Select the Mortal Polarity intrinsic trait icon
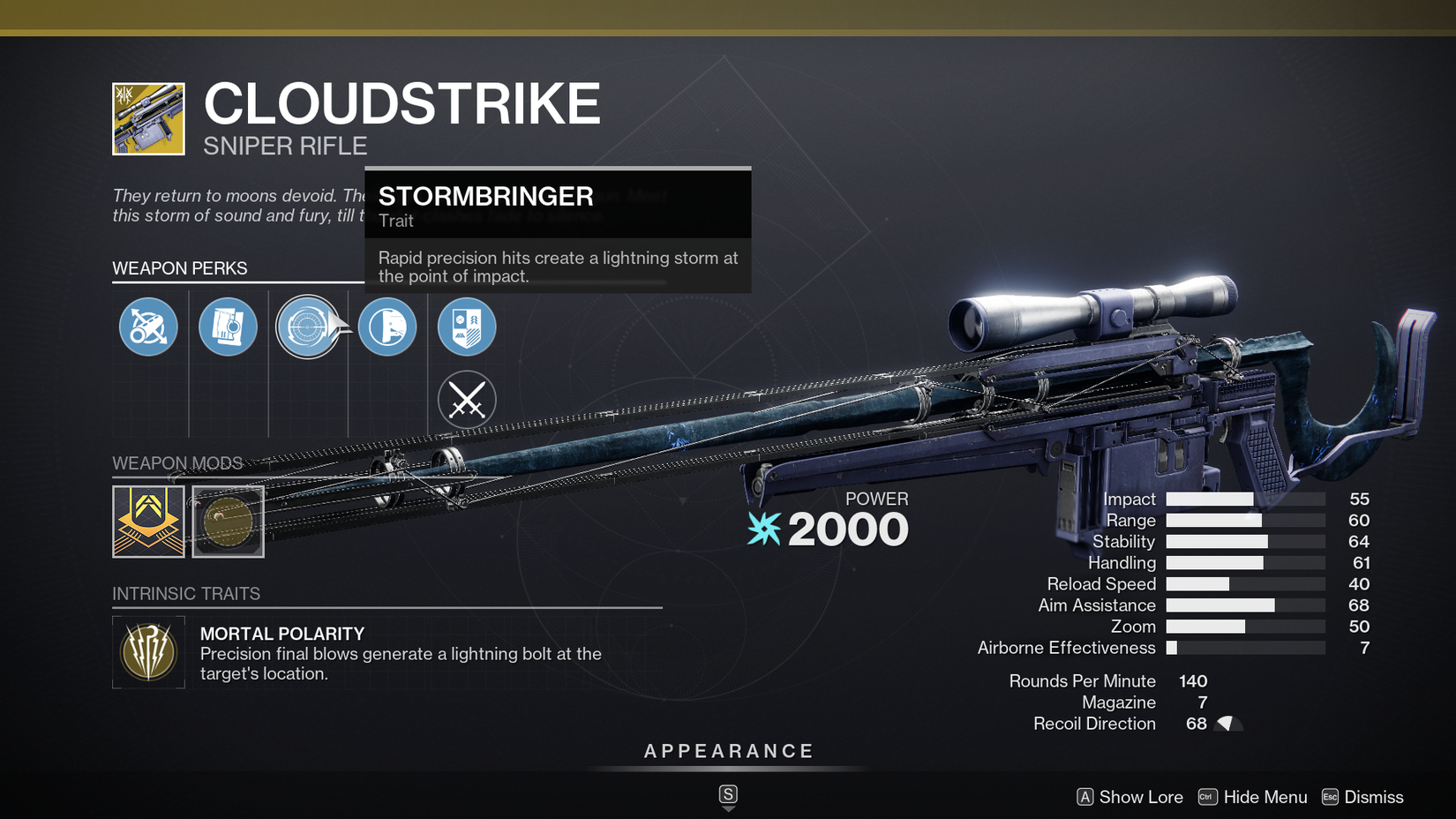Image resolution: width=1456 pixels, height=819 pixels. 147,652
